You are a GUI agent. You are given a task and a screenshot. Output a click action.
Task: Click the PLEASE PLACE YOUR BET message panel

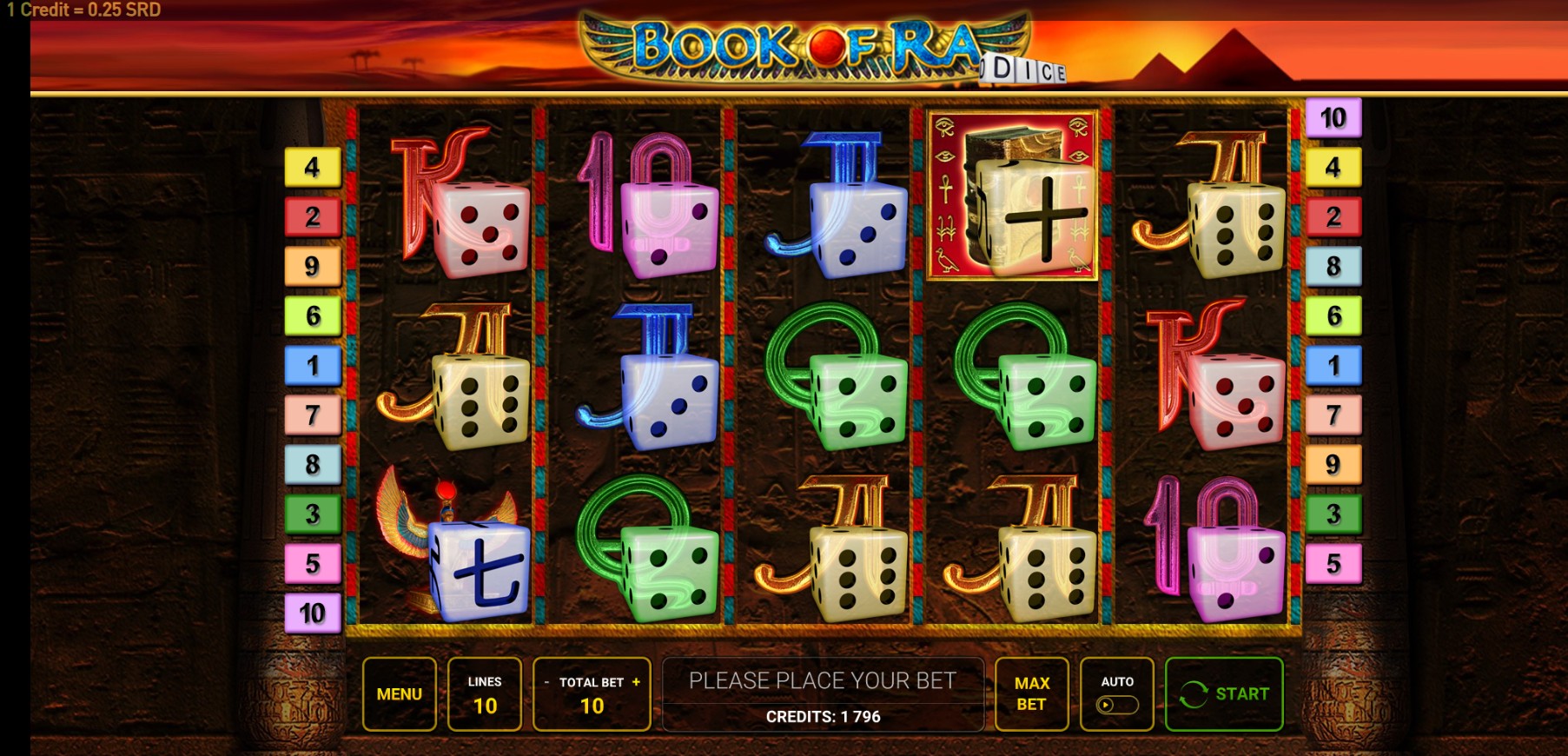823,681
